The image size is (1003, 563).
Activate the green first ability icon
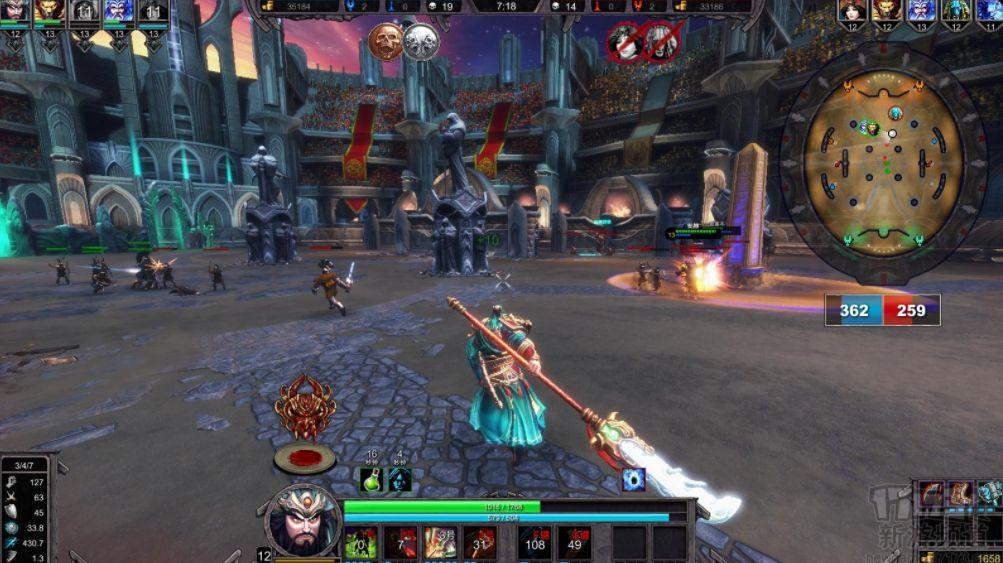(x=360, y=543)
